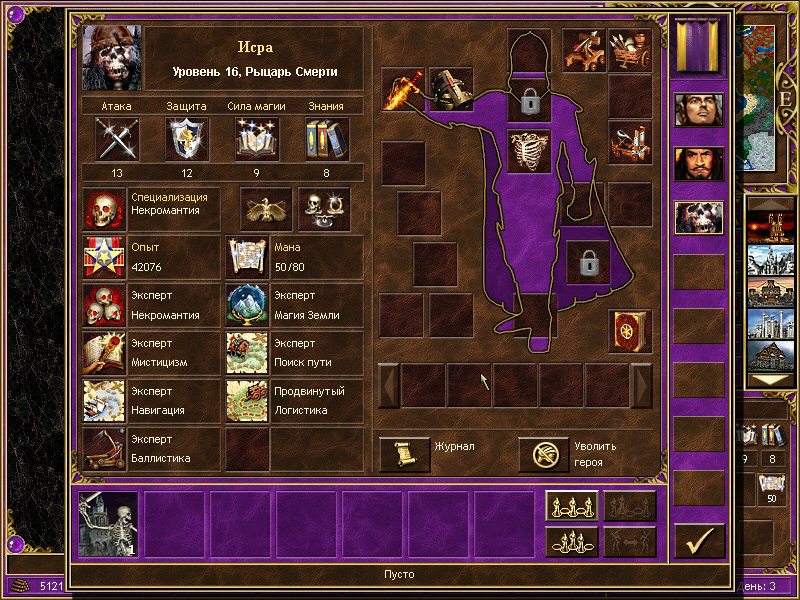
Task: Inspect the Магия Земли skill
Action: coord(246,305)
